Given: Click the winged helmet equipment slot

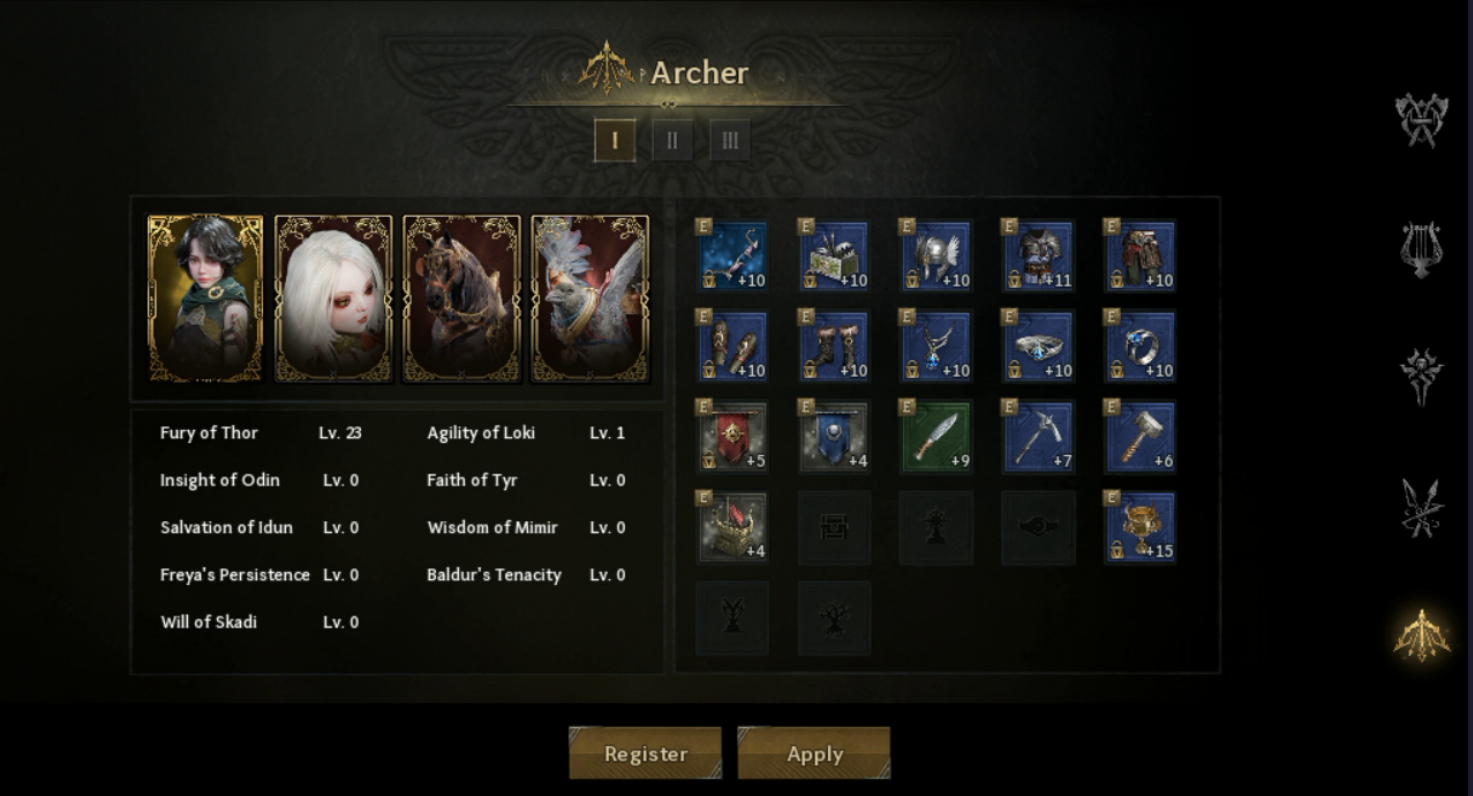Looking at the screenshot, I should 935,256.
